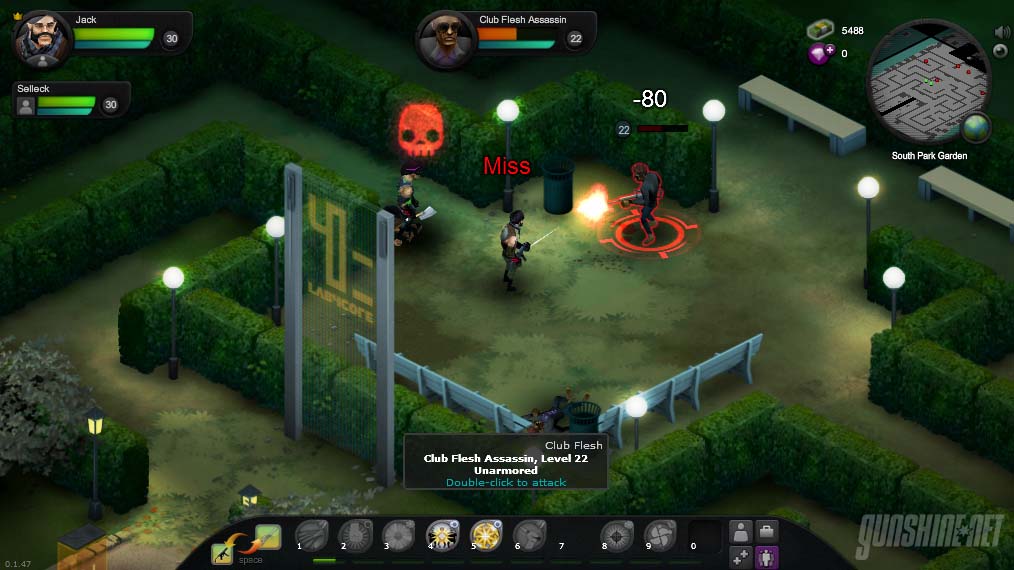The image size is (1014, 570).
Task: Activate the pinwheel skill in slot 9
Action: 659,536
